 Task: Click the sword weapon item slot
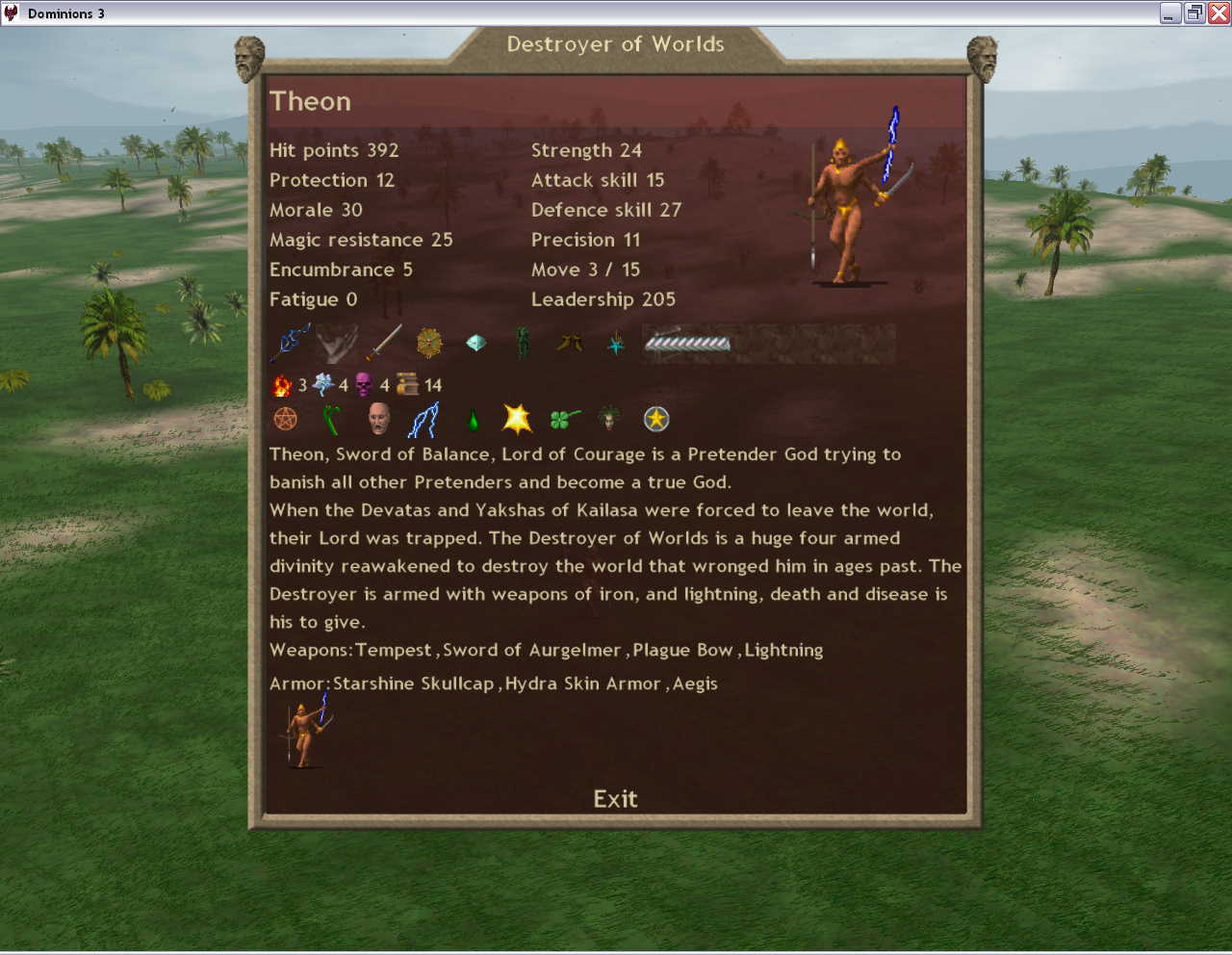click(383, 343)
